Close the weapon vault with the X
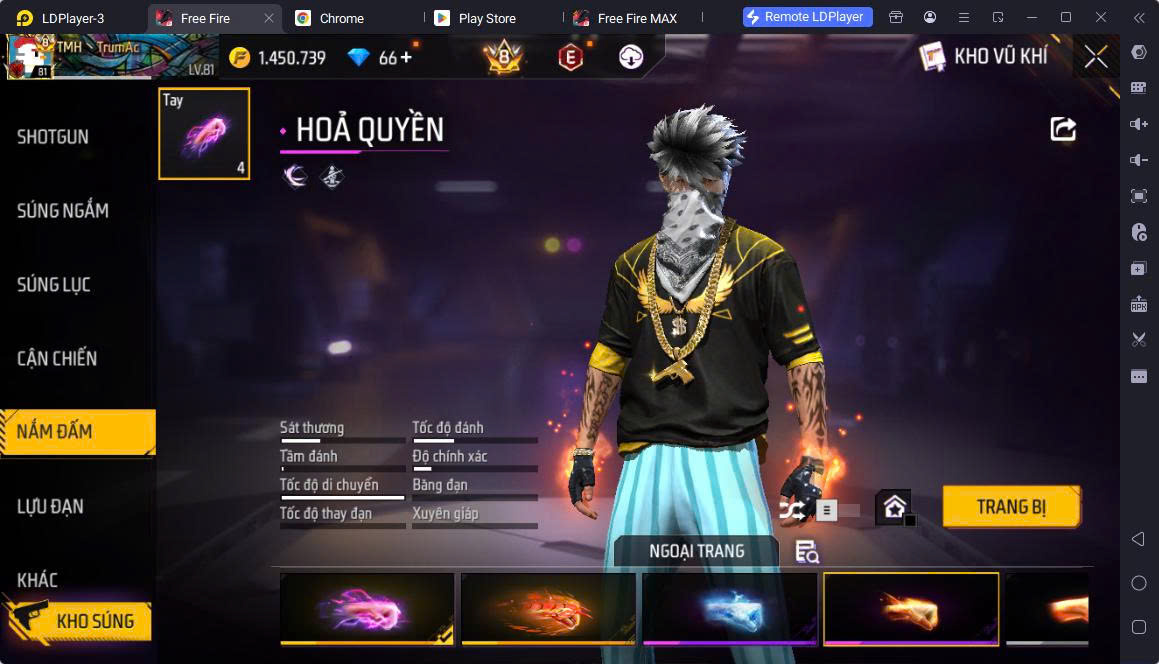Screen dimensions: 1159x664 [x=1096, y=57]
